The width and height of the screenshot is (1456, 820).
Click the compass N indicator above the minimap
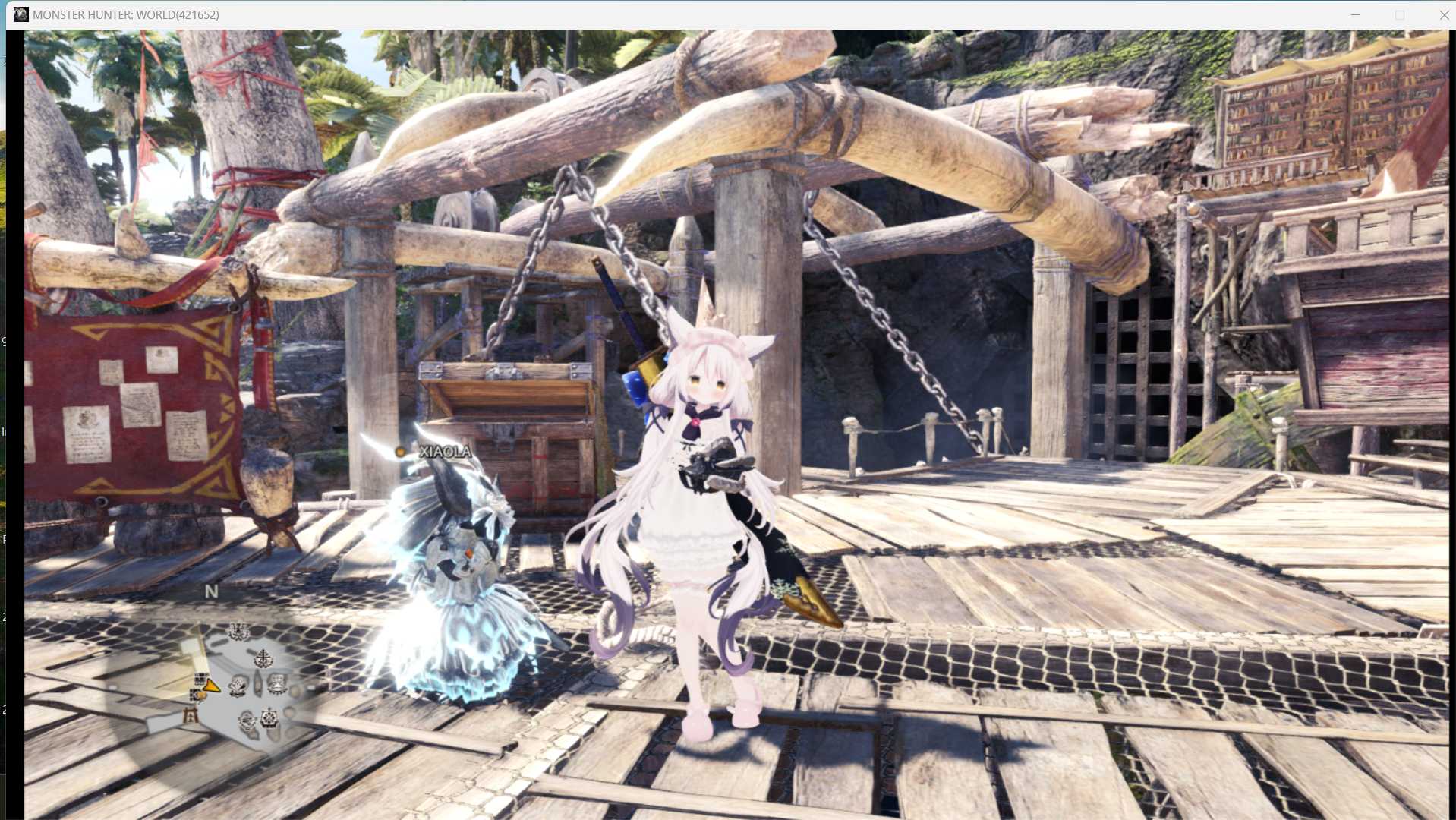(x=212, y=590)
